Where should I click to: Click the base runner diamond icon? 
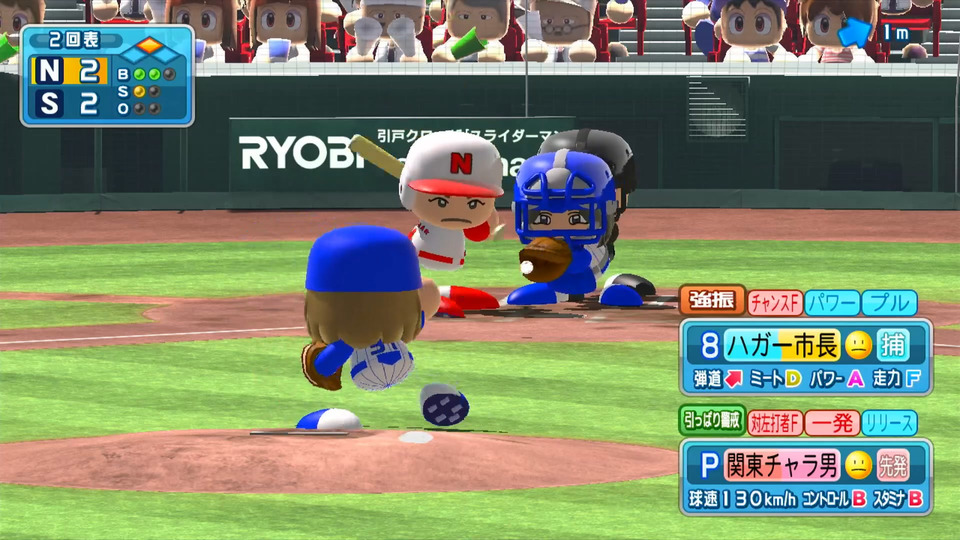pyautogui.click(x=150, y=46)
